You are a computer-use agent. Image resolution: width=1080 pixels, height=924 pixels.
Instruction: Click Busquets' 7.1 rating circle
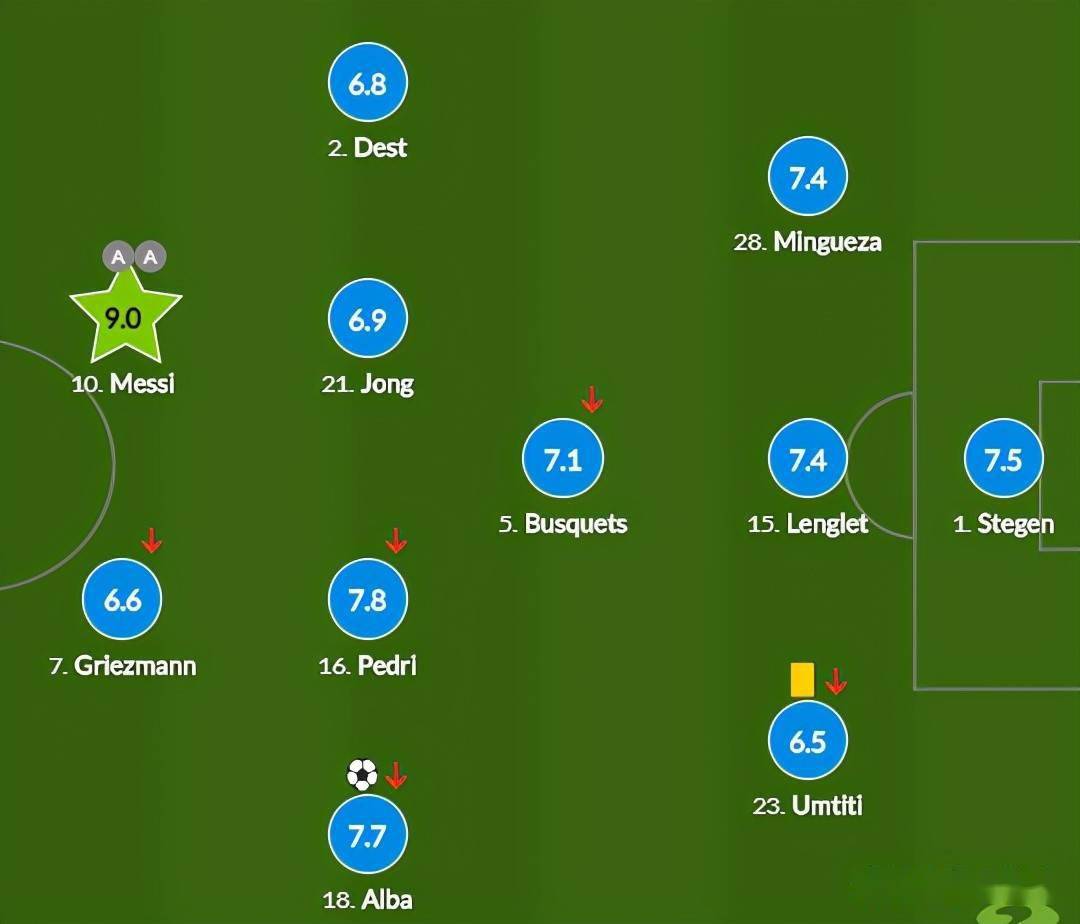562,459
